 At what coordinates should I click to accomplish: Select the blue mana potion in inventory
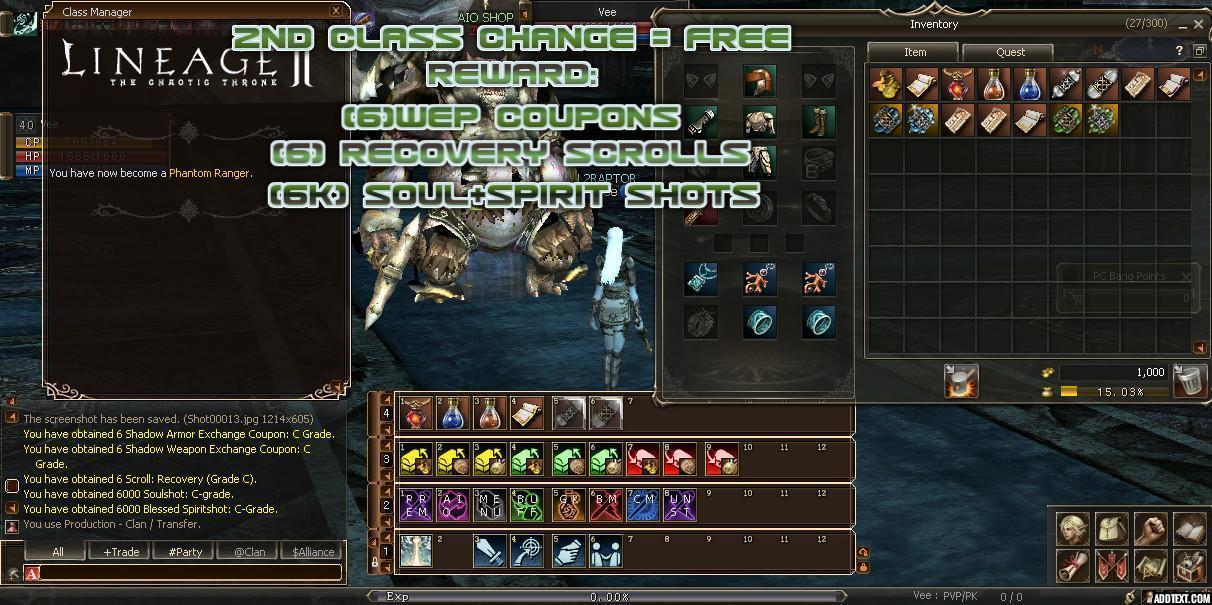(x=1030, y=86)
